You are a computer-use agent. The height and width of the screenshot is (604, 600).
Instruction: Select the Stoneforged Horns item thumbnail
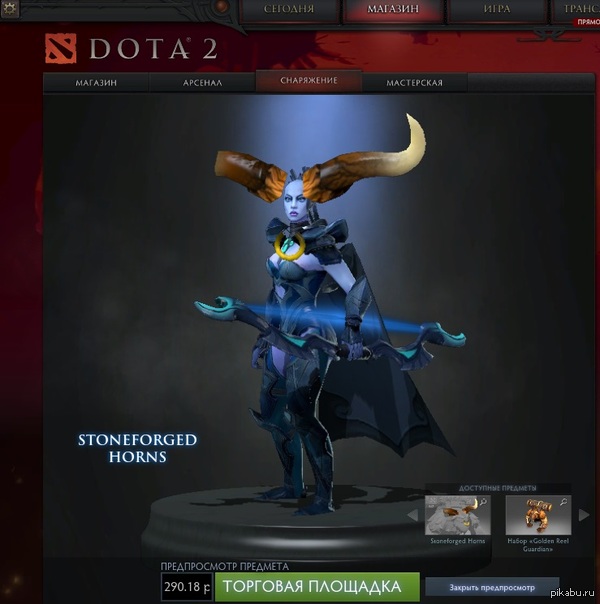(458, 515)
